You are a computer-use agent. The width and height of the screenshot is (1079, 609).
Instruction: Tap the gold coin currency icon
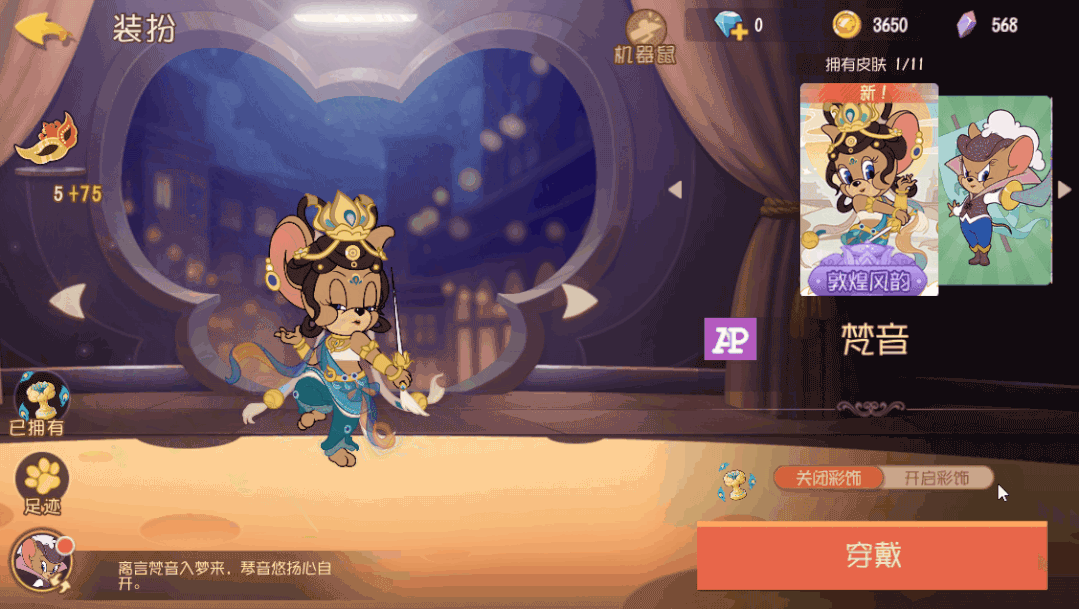[846, 25]
